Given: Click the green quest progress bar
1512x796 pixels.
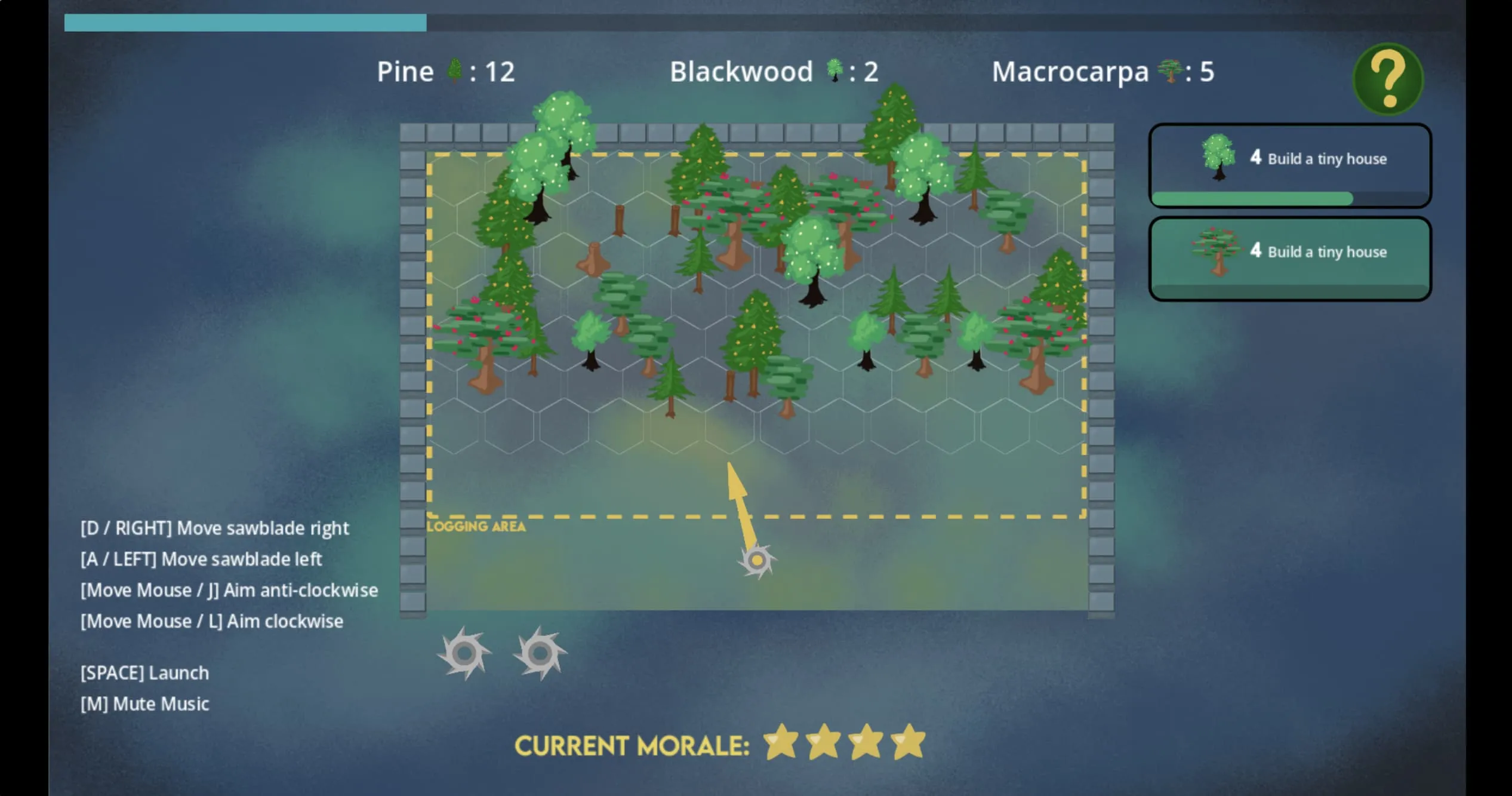Looking at the screenshot, I should [1254, 198].
